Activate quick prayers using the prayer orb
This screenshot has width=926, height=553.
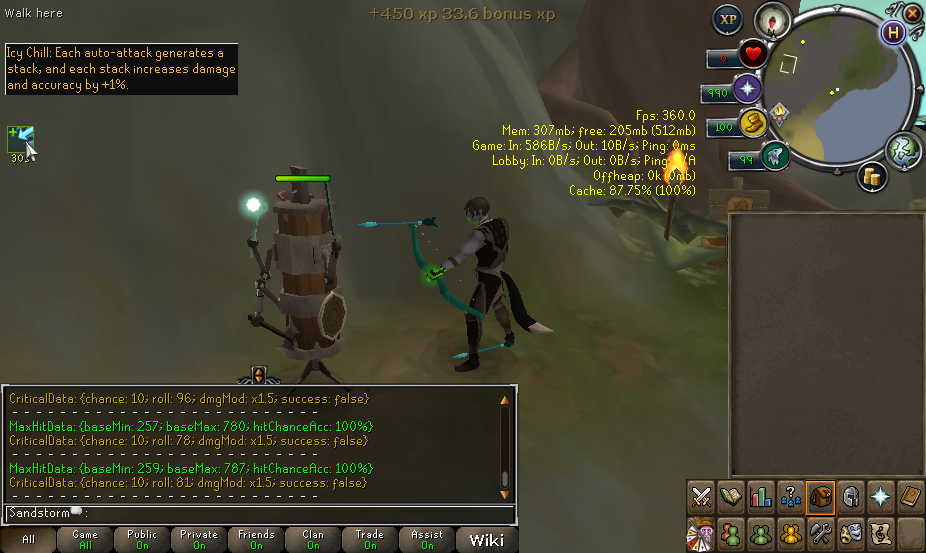pos(747,90)
